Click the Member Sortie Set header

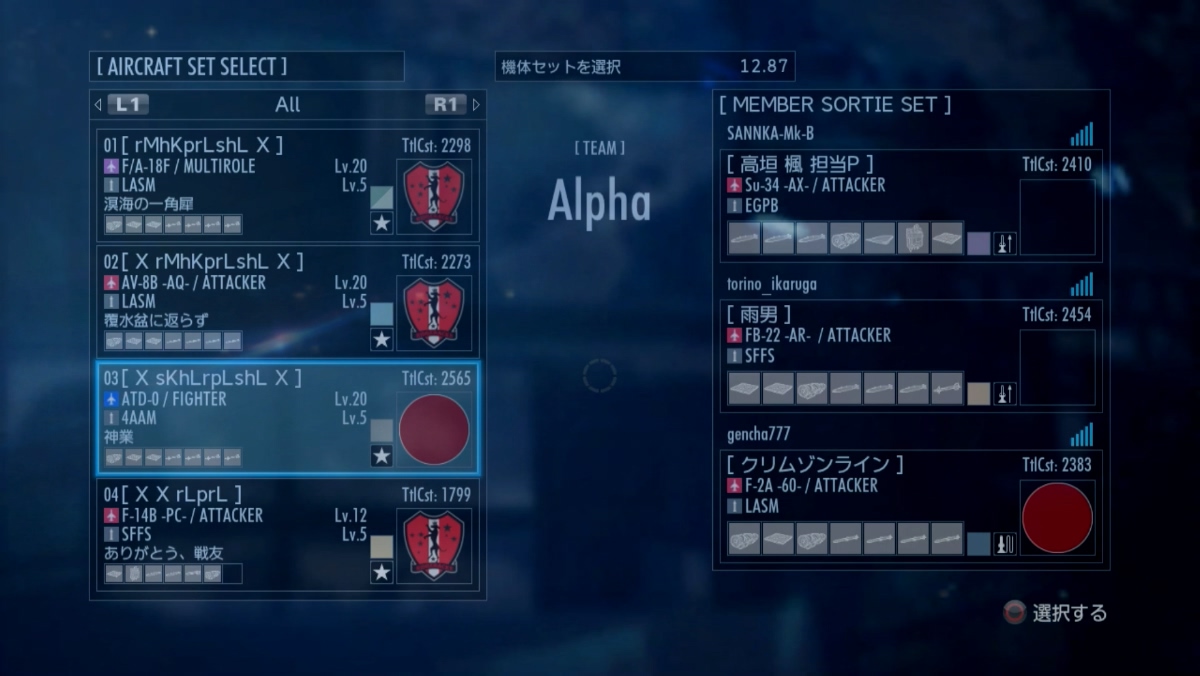coord(834,104)
